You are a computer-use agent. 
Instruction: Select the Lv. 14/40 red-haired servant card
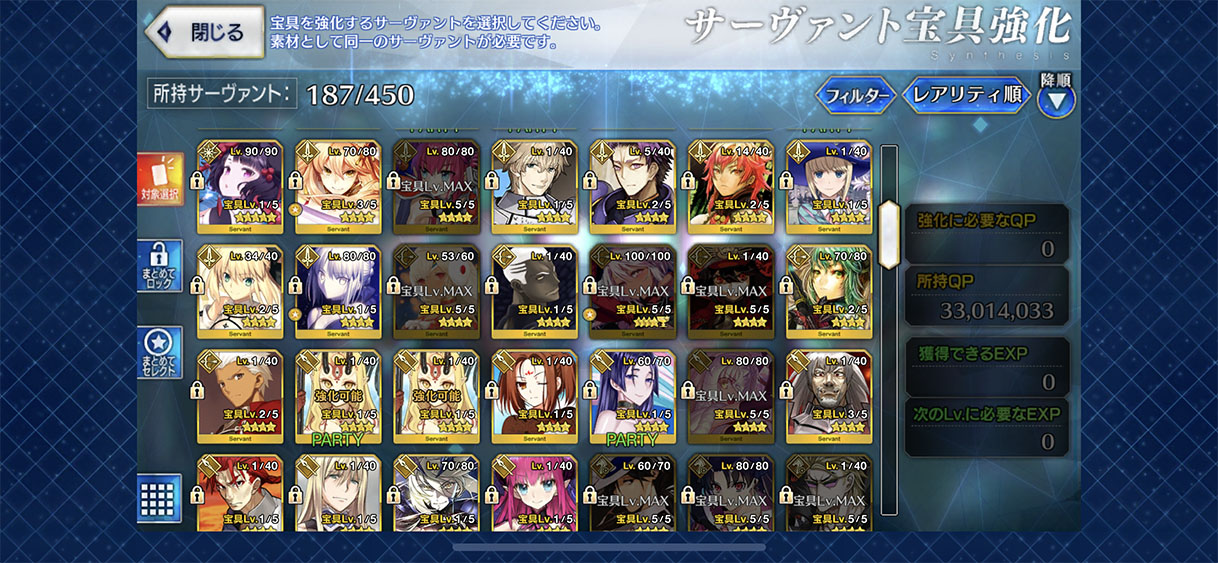click(x=731, y=187)
